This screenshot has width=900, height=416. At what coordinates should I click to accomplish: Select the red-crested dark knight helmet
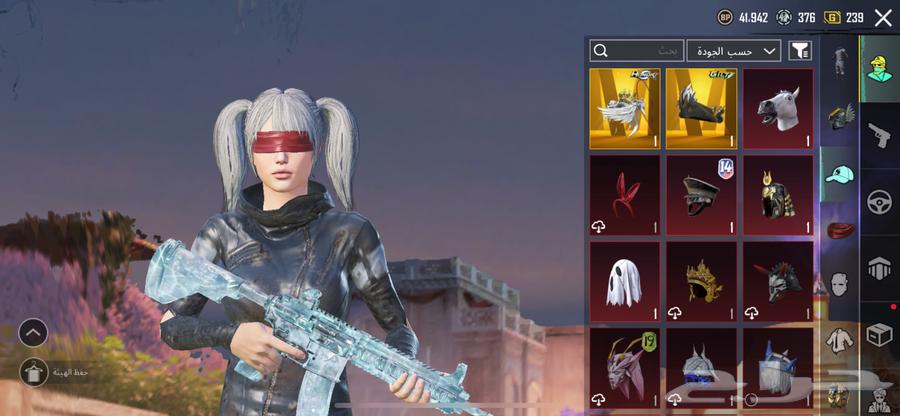[x=777, y=280]
